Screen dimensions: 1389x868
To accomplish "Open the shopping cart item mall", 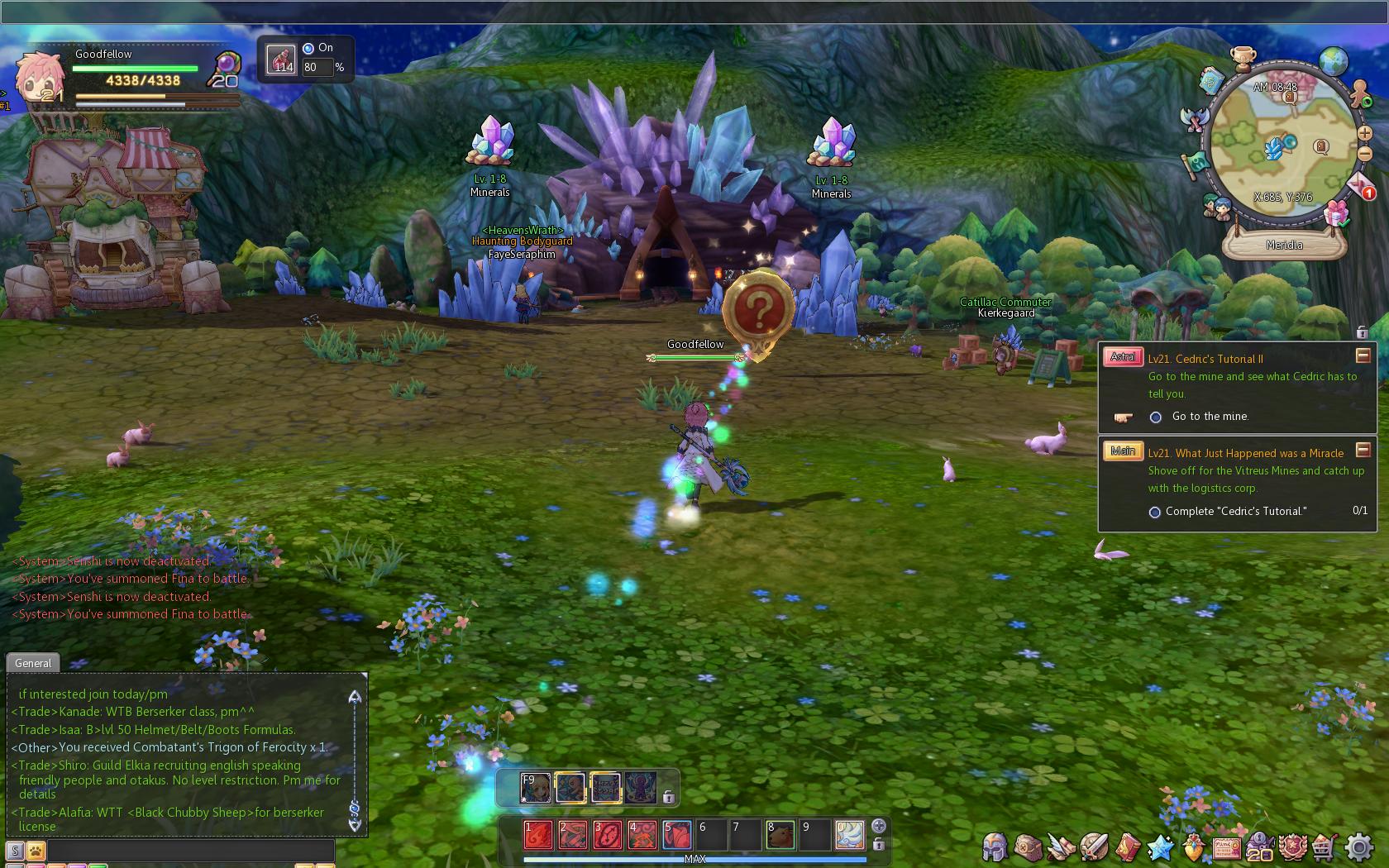I will (1325, 847).
